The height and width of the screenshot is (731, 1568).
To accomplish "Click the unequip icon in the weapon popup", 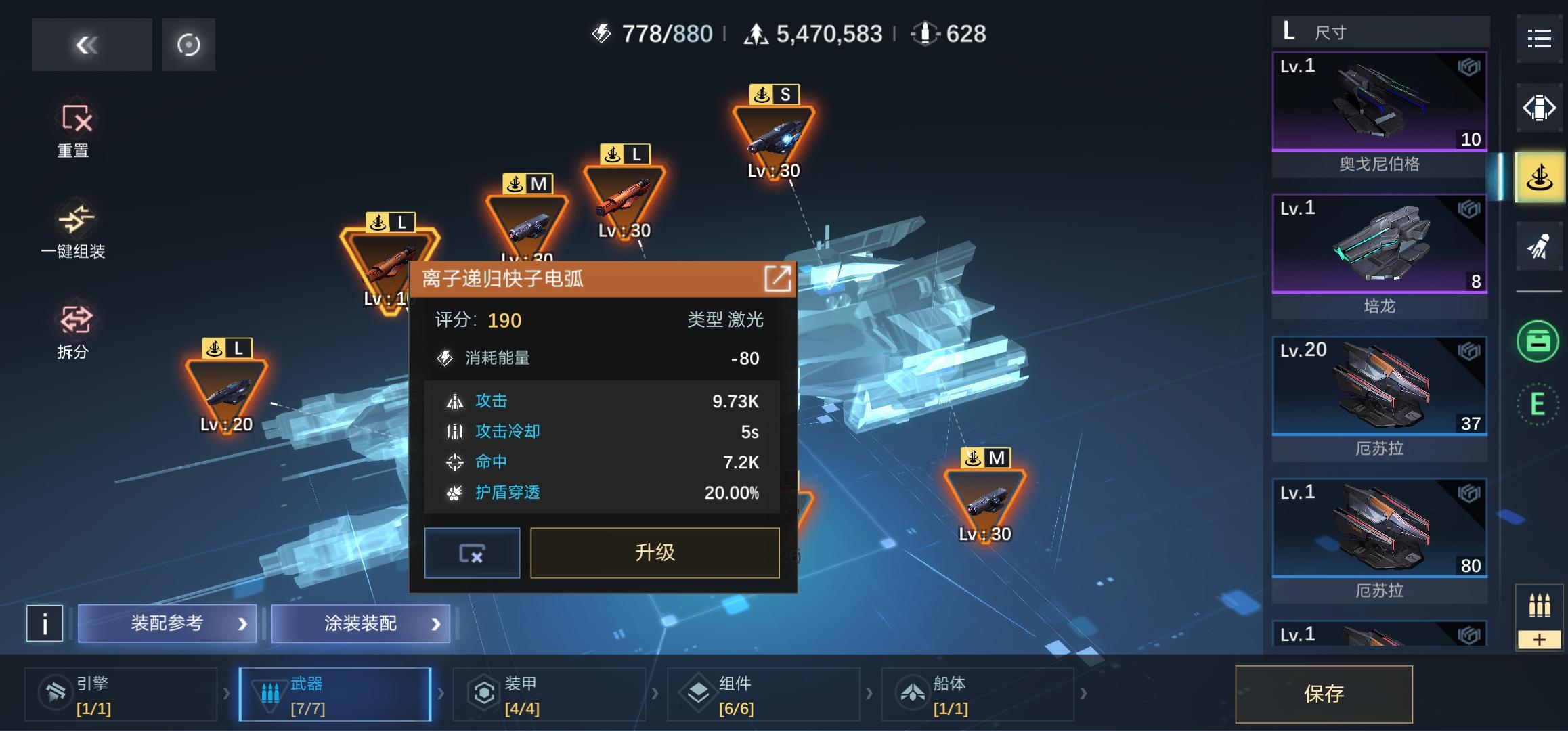I will pos(472,553).
